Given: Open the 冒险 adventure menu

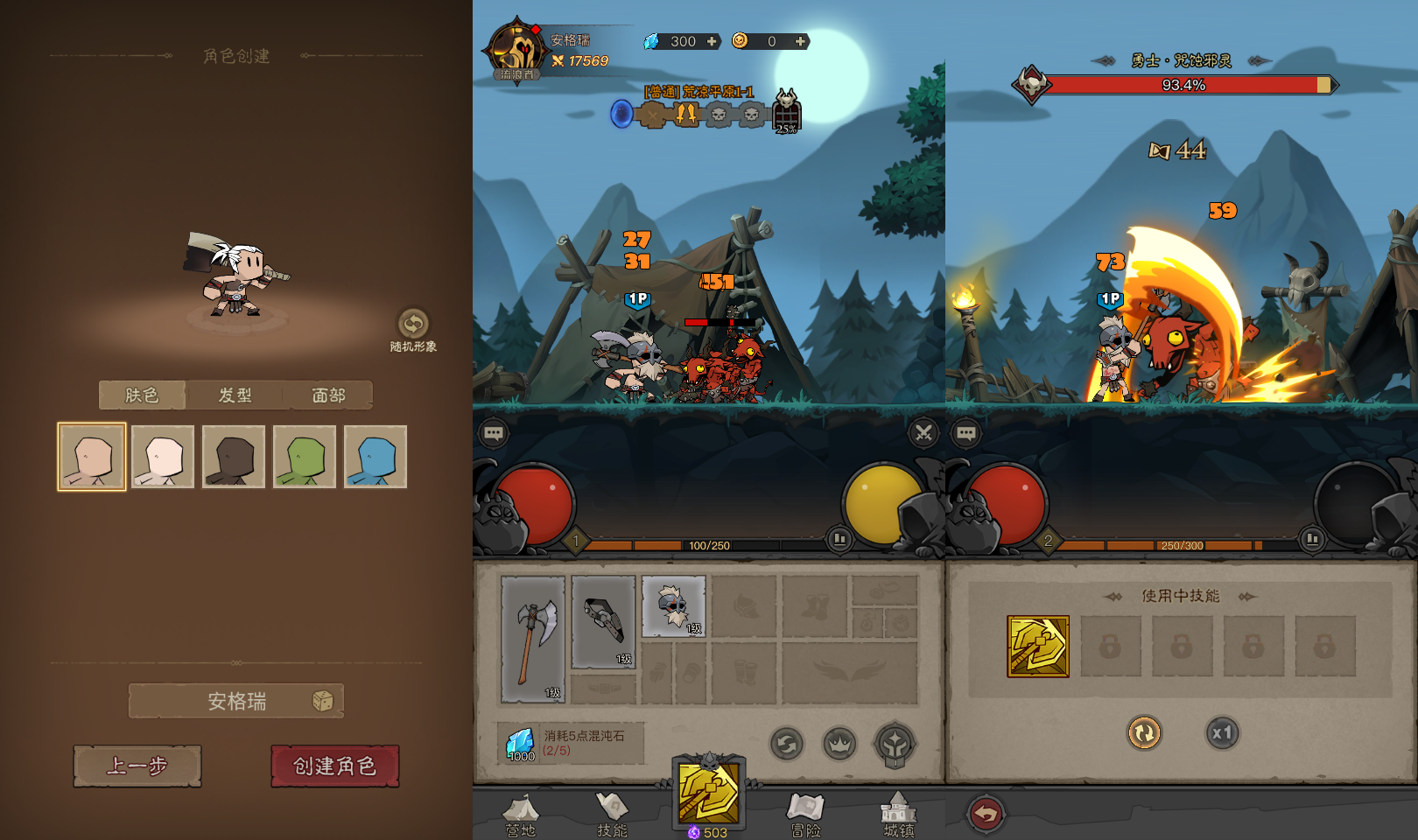Looking at the screenshot, I should (805, 815).
